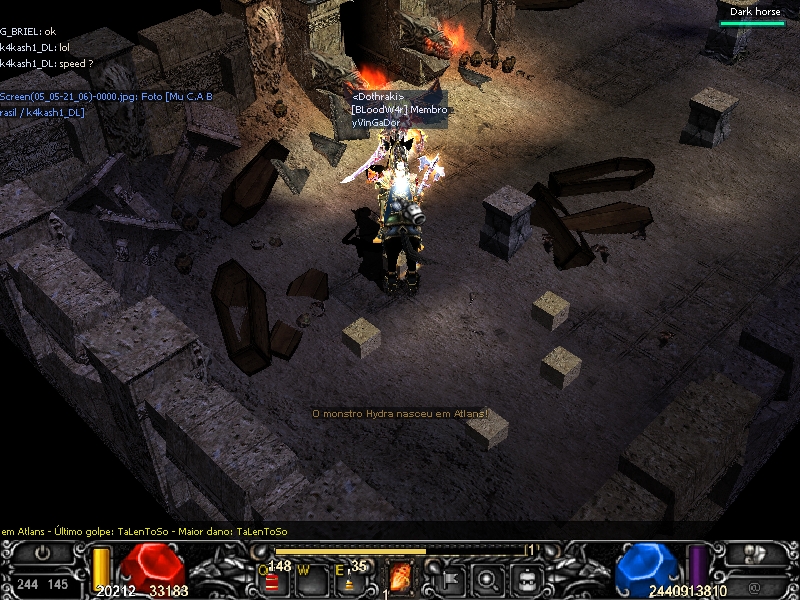800x600 pixels.
Task: Use the item in the E quick slot
Action: tap(349, 578)
